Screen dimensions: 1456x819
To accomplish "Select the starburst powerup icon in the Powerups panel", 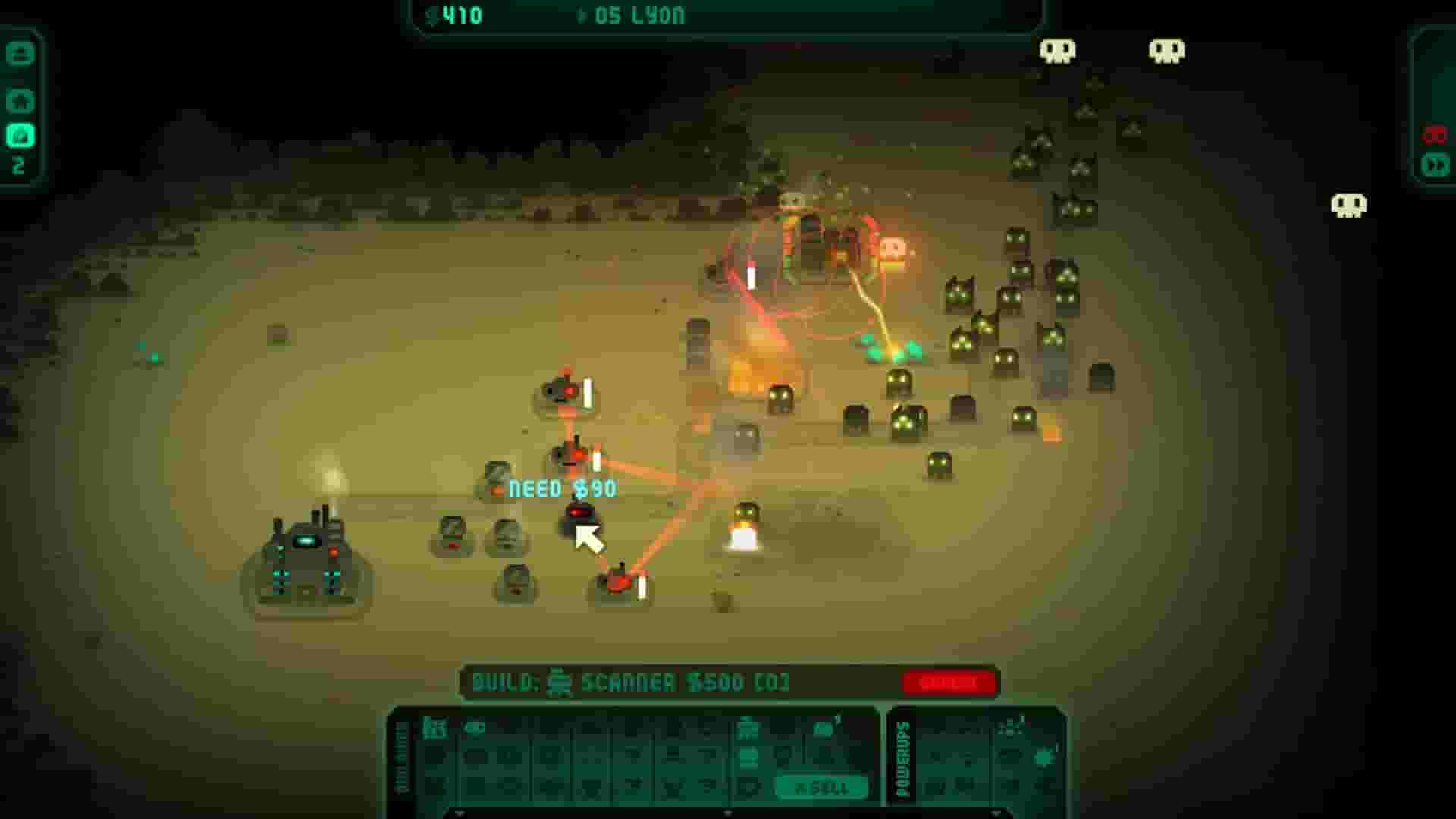I will (x=1044, y=759).
